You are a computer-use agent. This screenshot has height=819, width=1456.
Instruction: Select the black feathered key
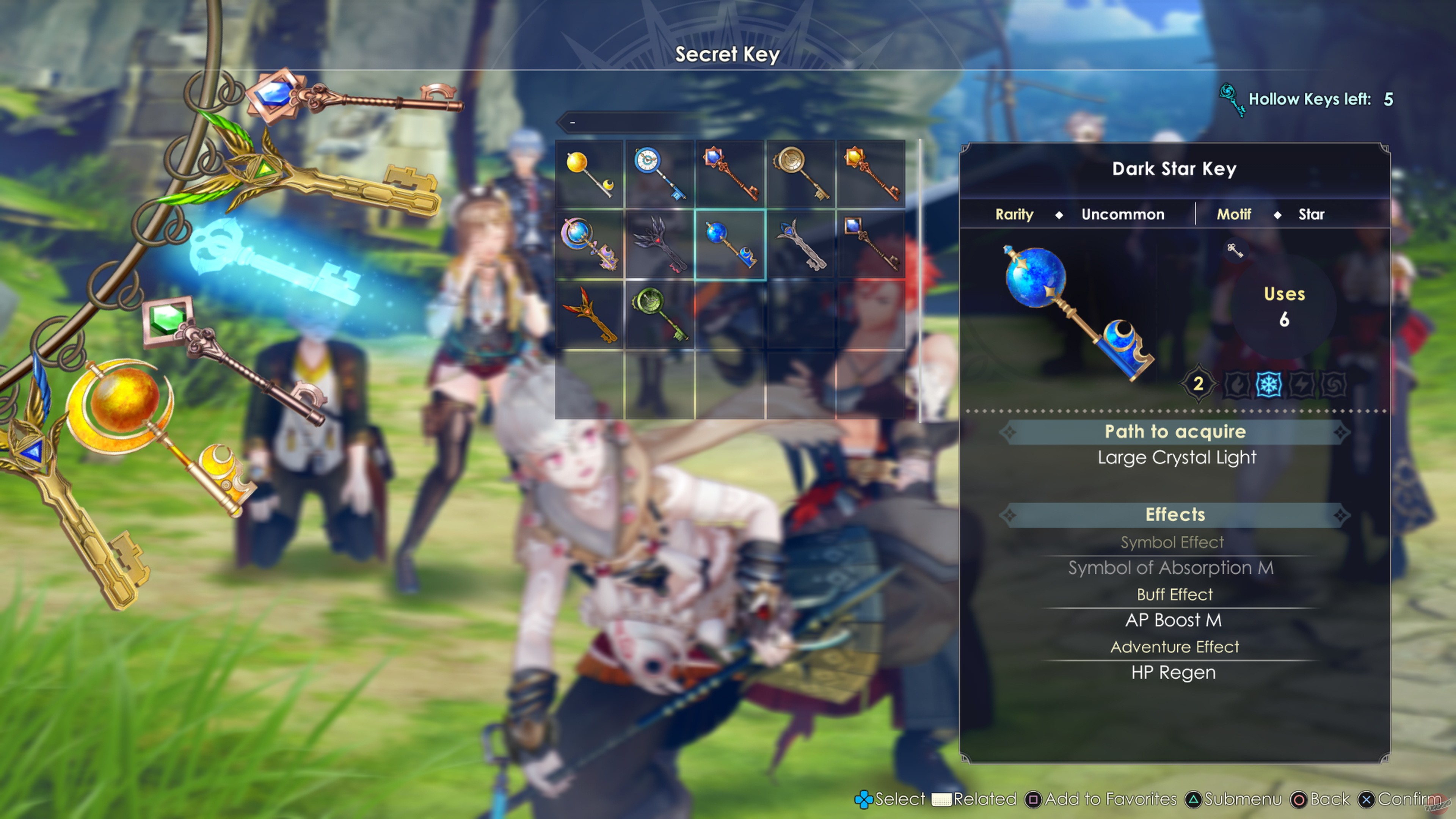coord(659,244)
